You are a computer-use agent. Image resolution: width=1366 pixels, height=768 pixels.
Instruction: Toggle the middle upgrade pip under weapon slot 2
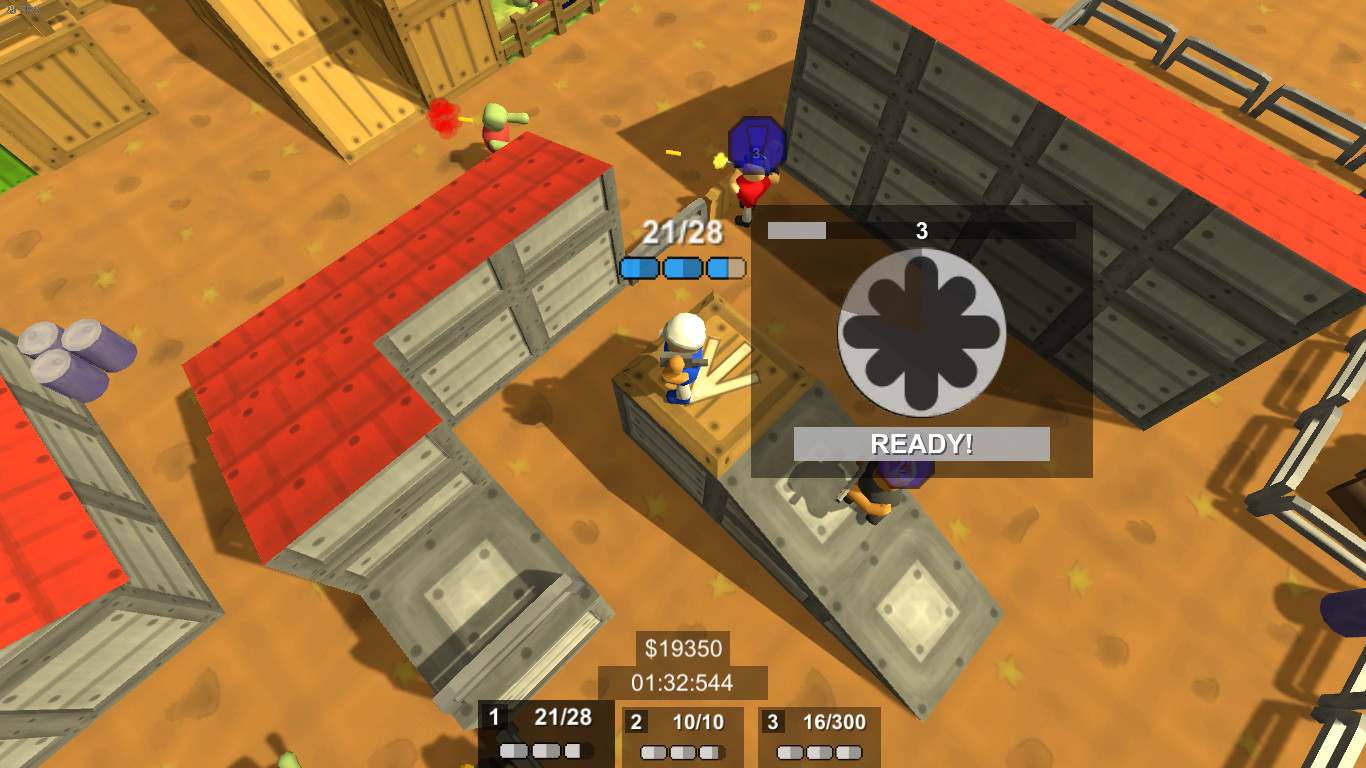pos(680,751)
